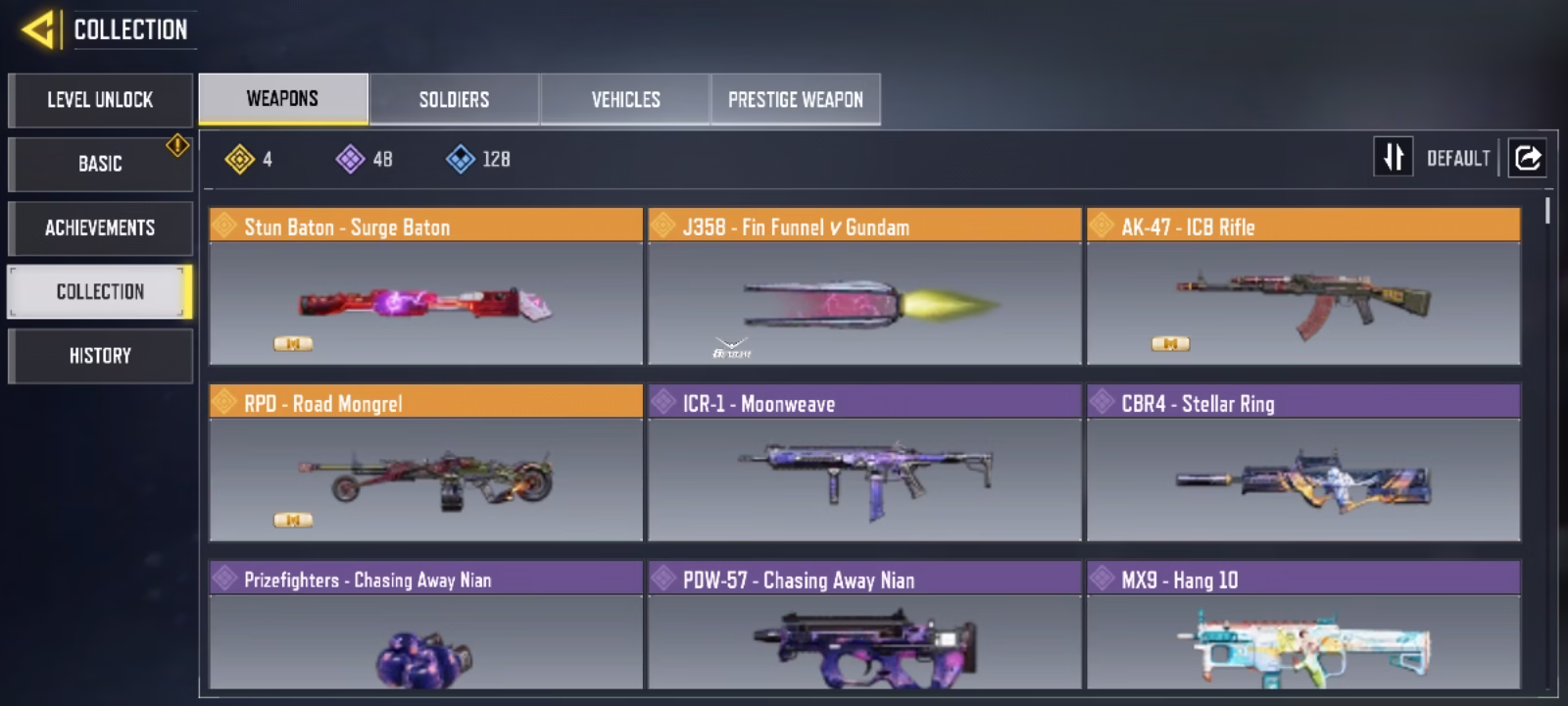Image resolution: width=1568 pixels, height=706 pixels.
Task: Switch to the Soldiers tab
Action: pos(454,99)
